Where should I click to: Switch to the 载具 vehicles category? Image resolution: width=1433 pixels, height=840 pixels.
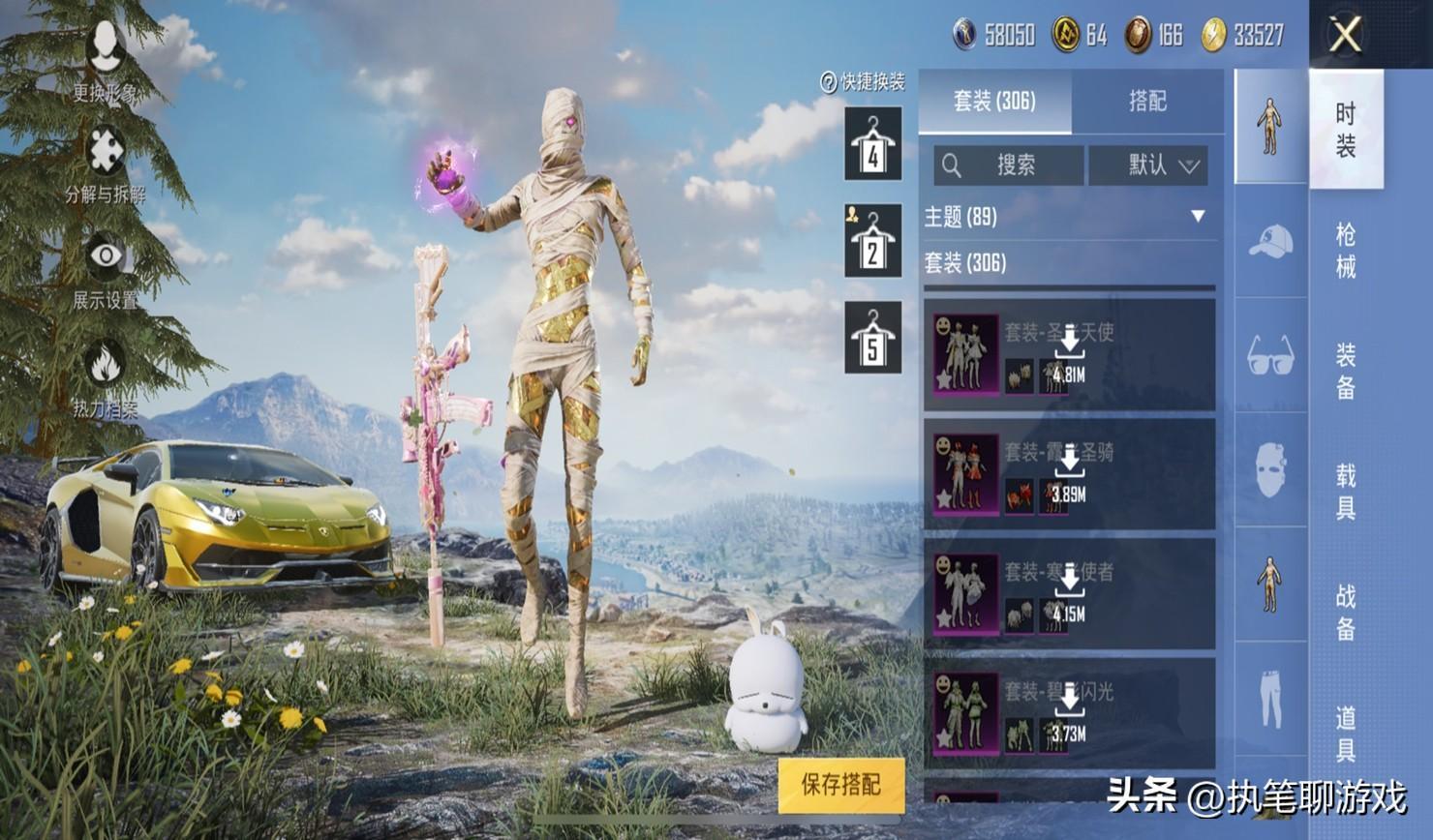1346,491
